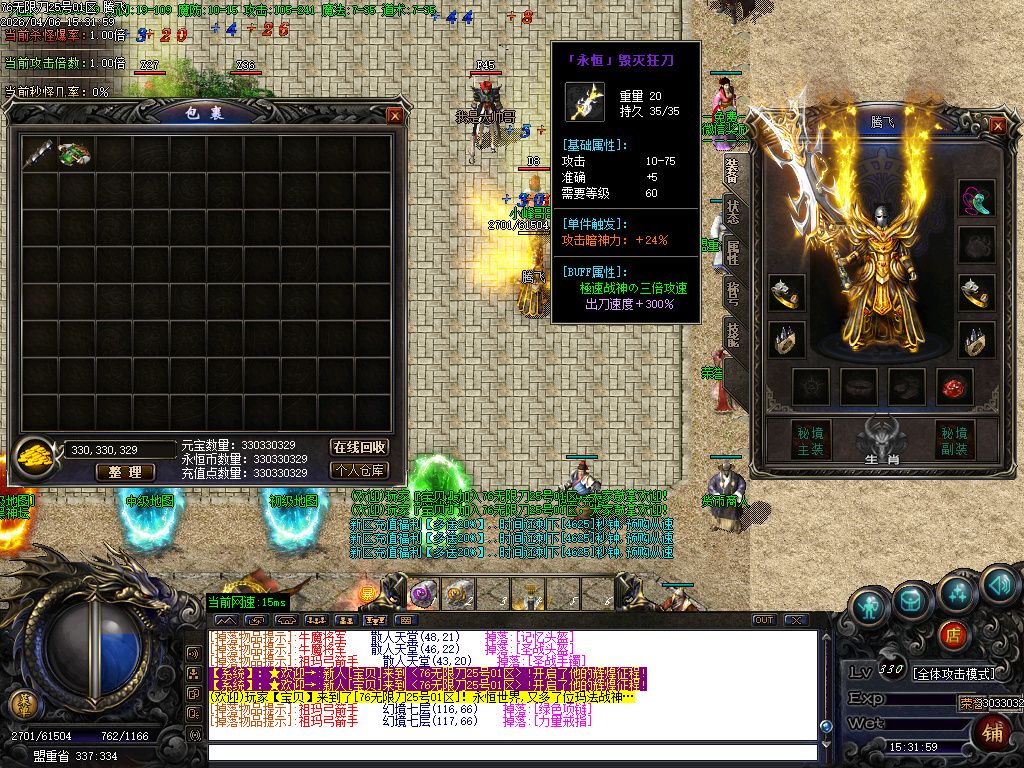Viewport: 1024px width, 768px height.
Task: Open the red 店 shop button
Action: pyautogui.click(x=953, y=634)
